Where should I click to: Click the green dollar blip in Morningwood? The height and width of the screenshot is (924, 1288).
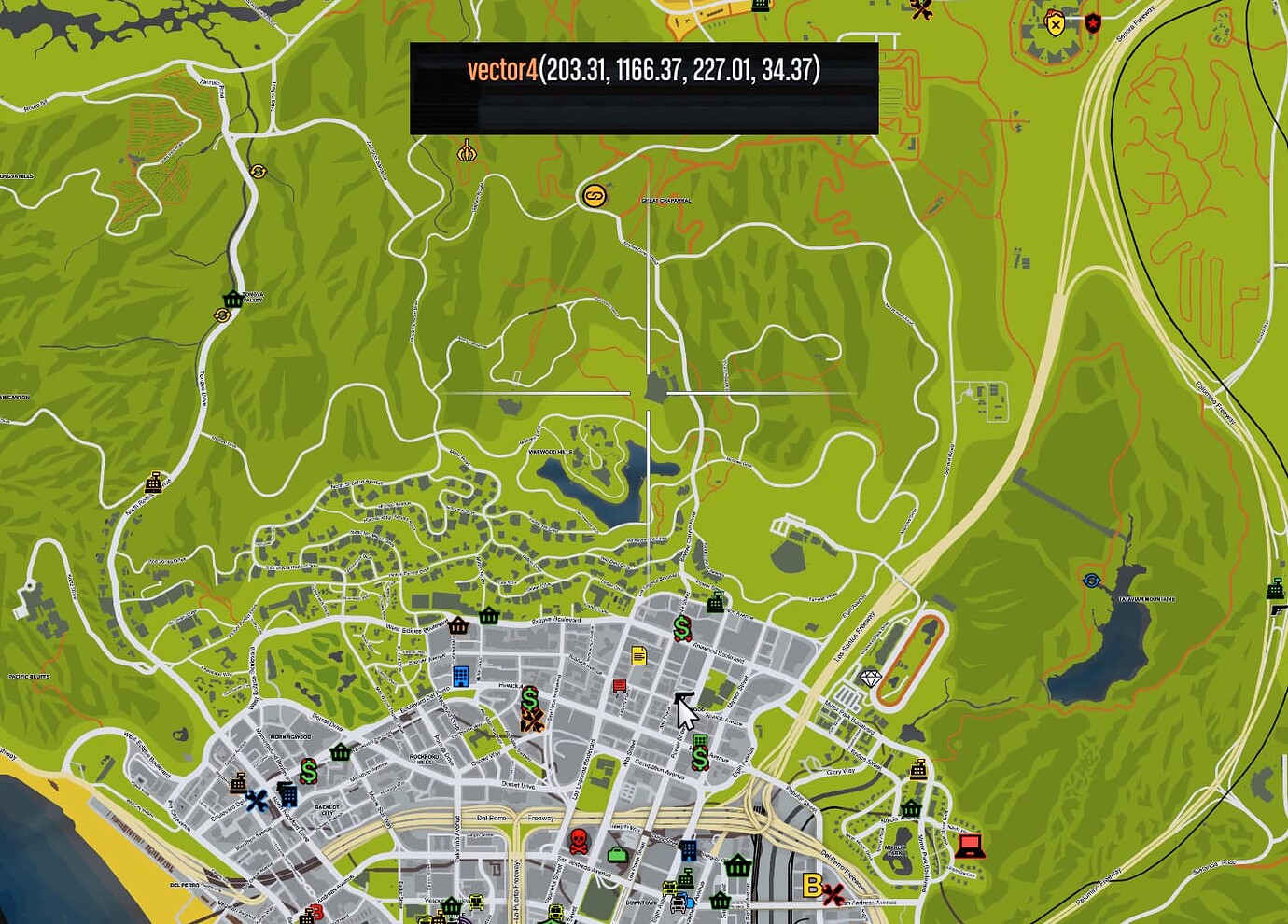point(308,771)
